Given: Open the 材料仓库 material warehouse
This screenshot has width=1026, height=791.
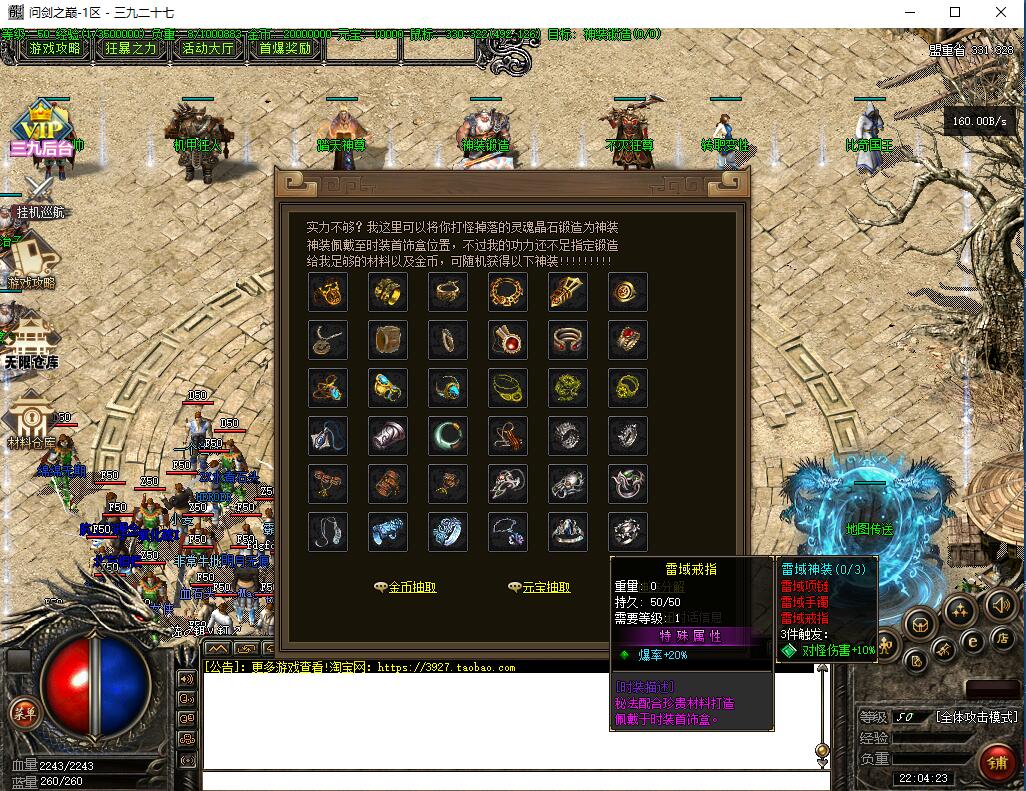Looking at the screenshot, I should pos(31,424).
